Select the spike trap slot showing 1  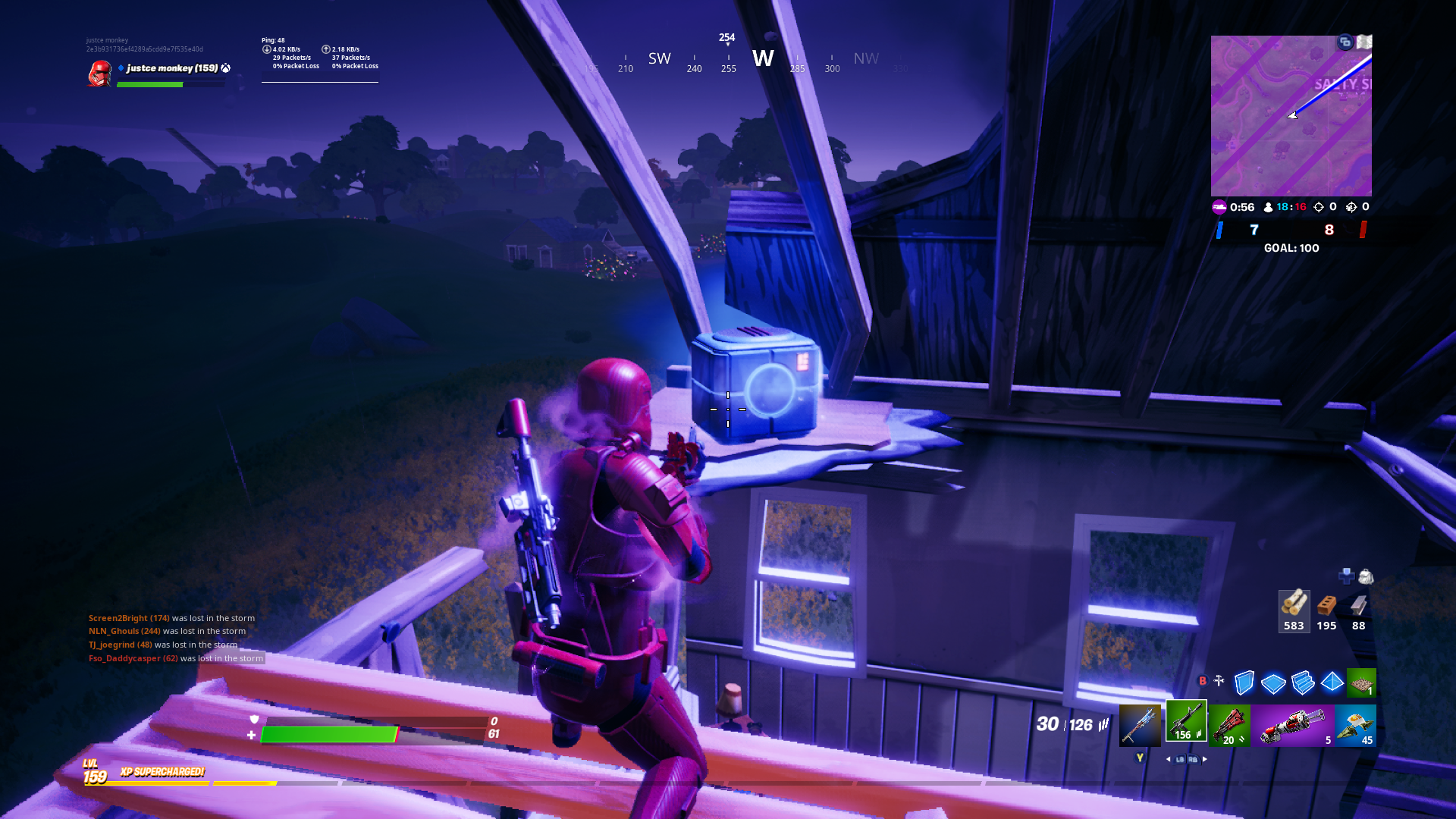pos(1362,681)
